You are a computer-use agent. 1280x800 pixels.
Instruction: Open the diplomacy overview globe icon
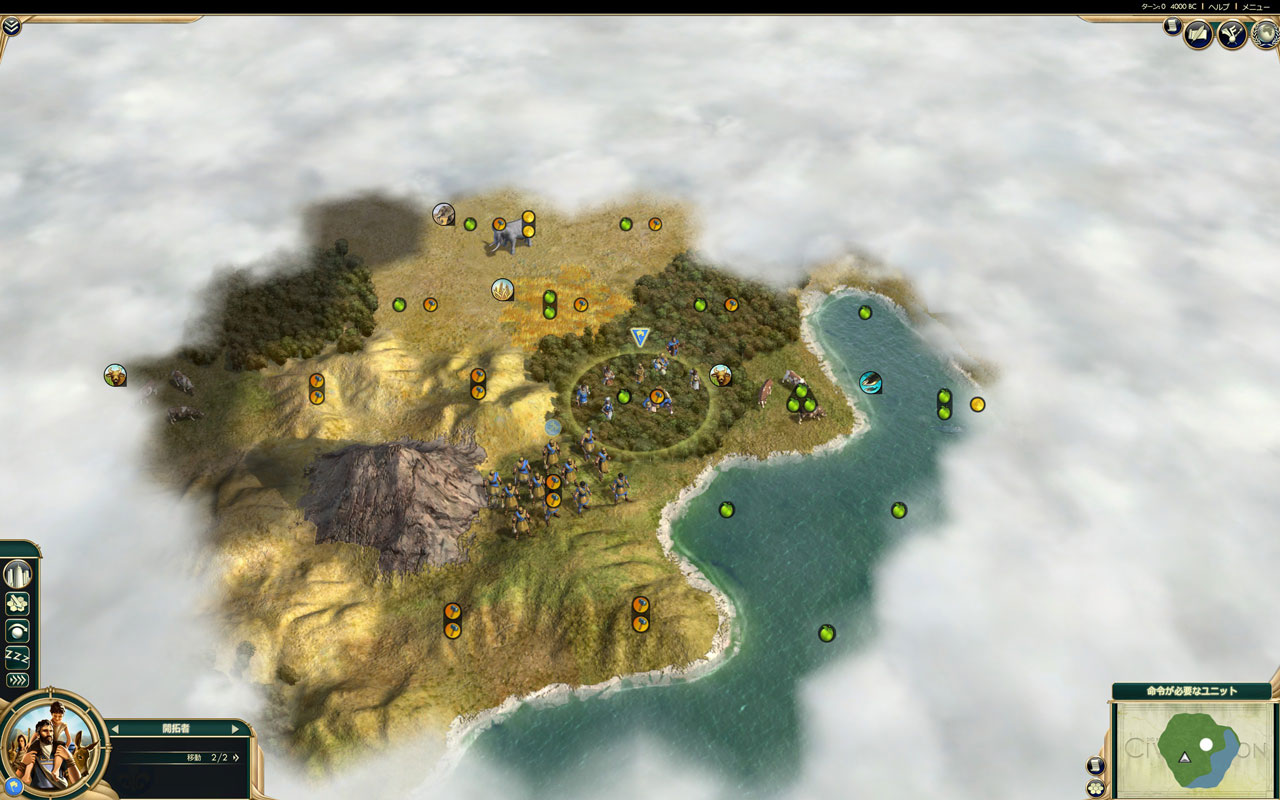1265,35
